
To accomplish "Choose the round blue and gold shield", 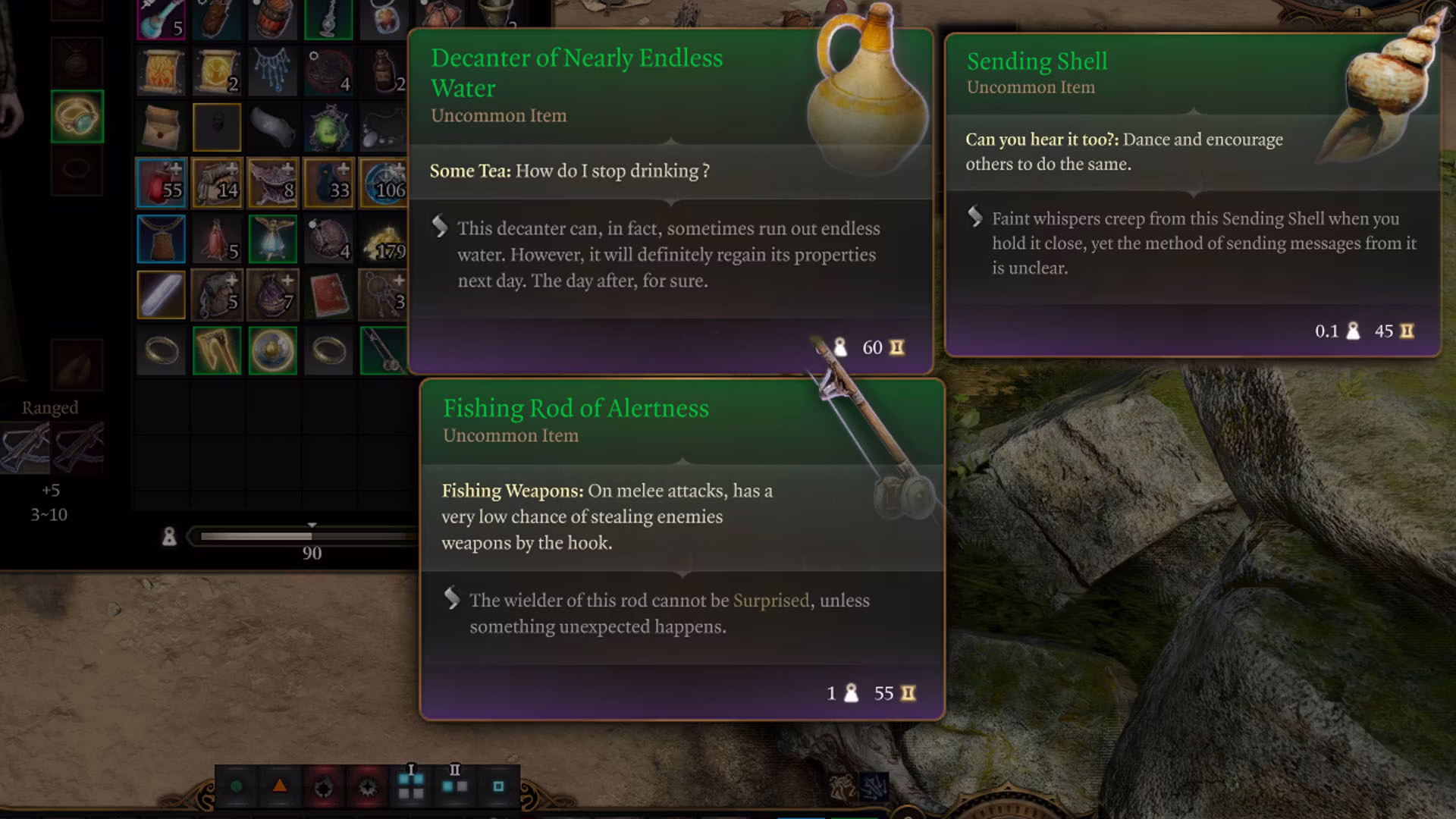I will 272,351.
